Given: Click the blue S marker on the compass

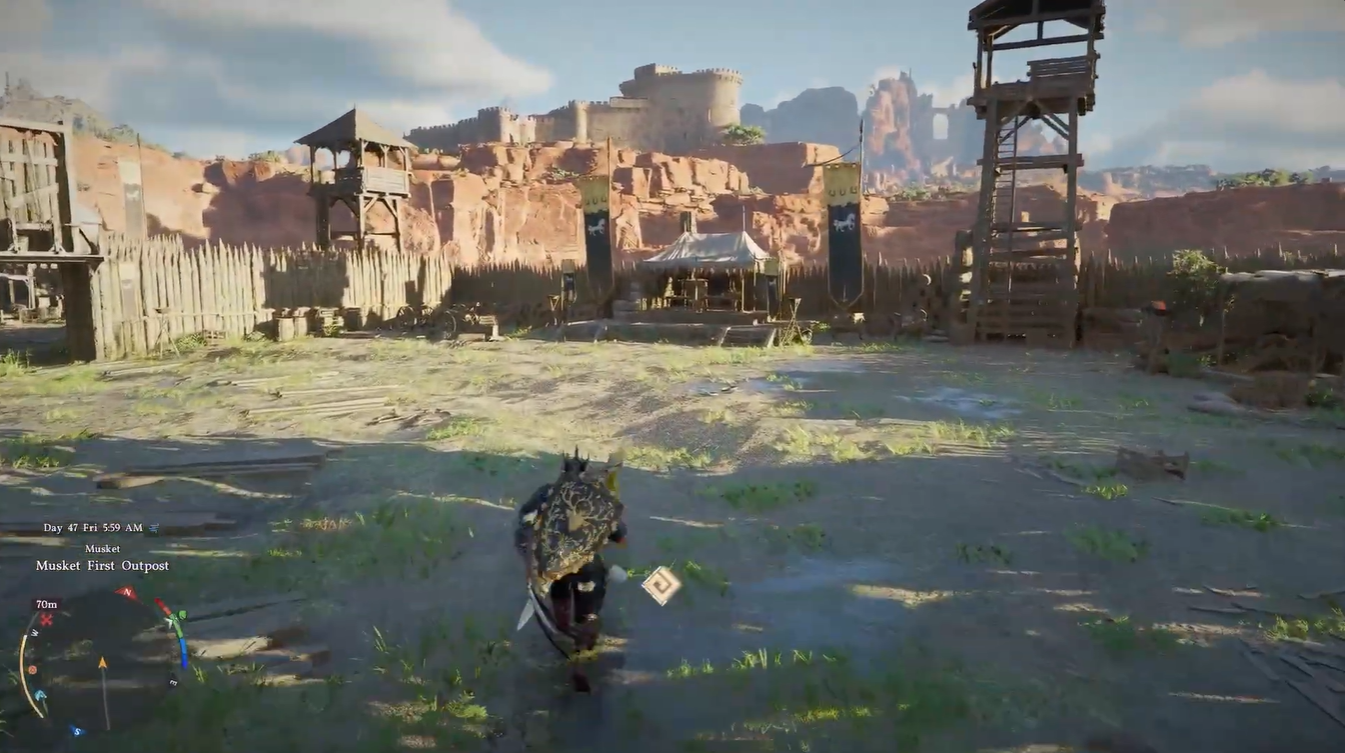Looking at the screenshot, I should [x=77, y=730].
